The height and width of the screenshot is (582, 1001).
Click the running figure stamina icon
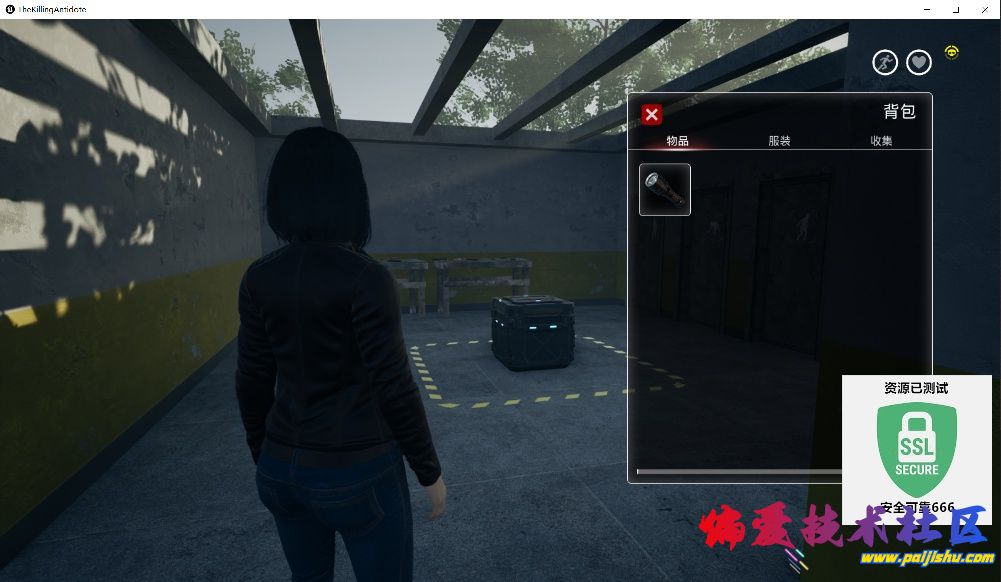point(885,63)
